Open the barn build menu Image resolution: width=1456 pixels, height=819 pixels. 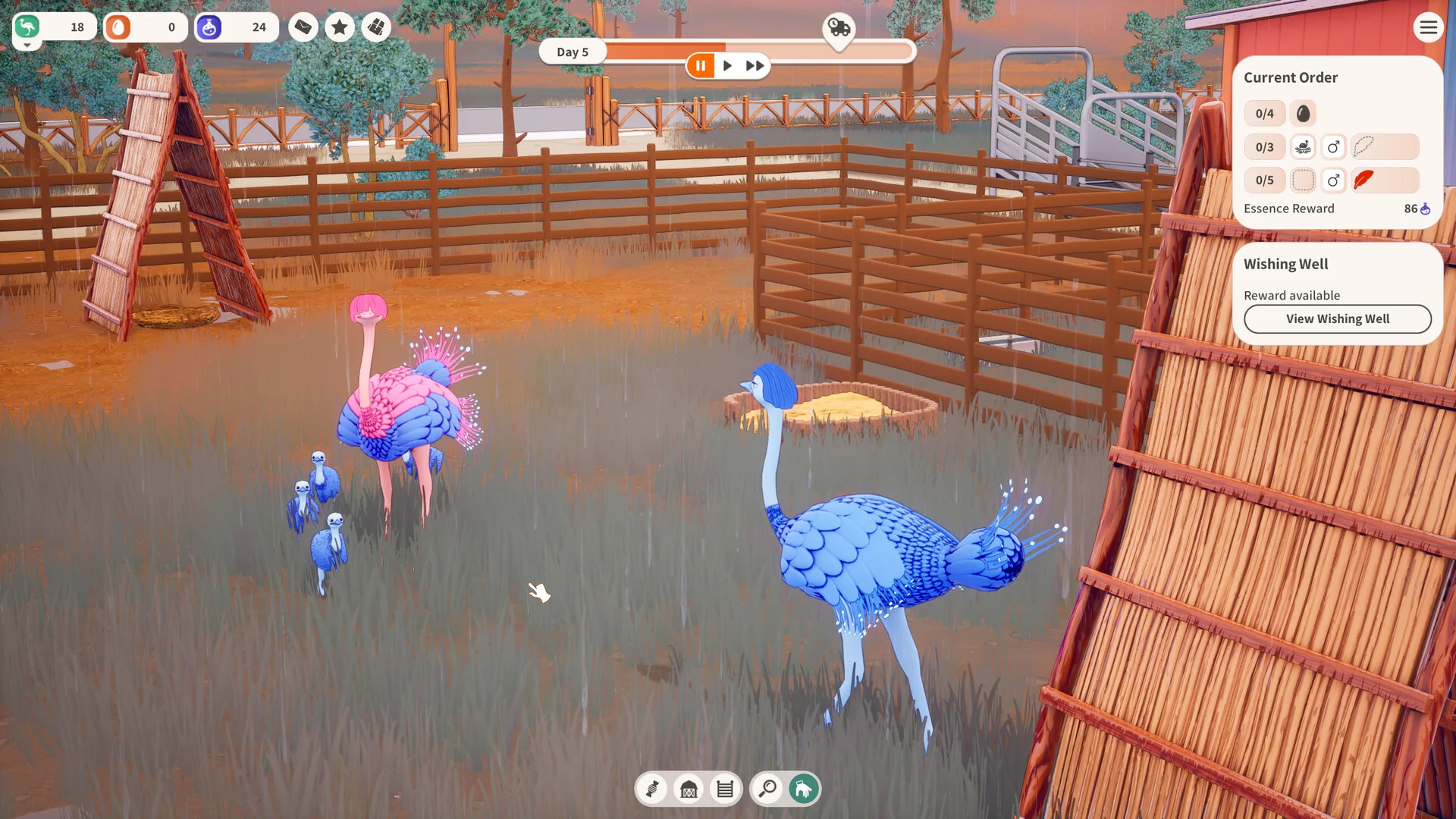[x=689, y=789]
